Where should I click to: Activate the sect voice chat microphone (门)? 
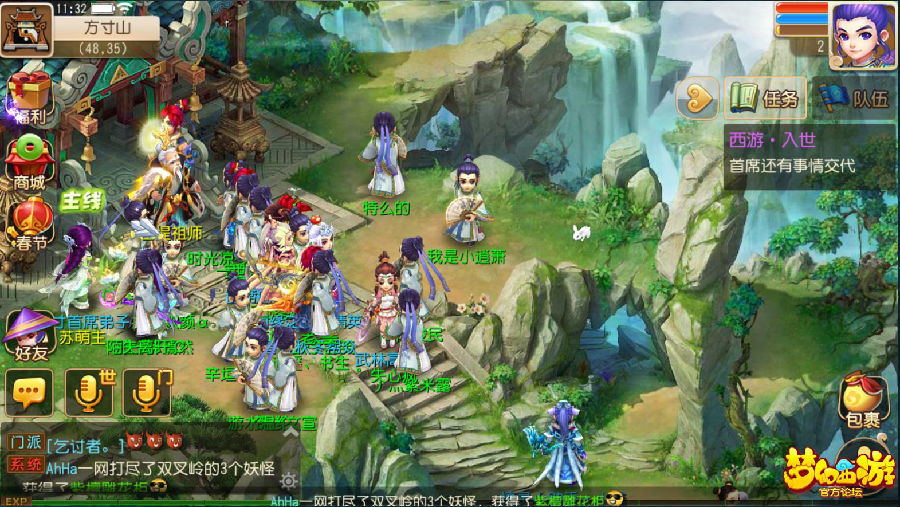pos(147,392)
